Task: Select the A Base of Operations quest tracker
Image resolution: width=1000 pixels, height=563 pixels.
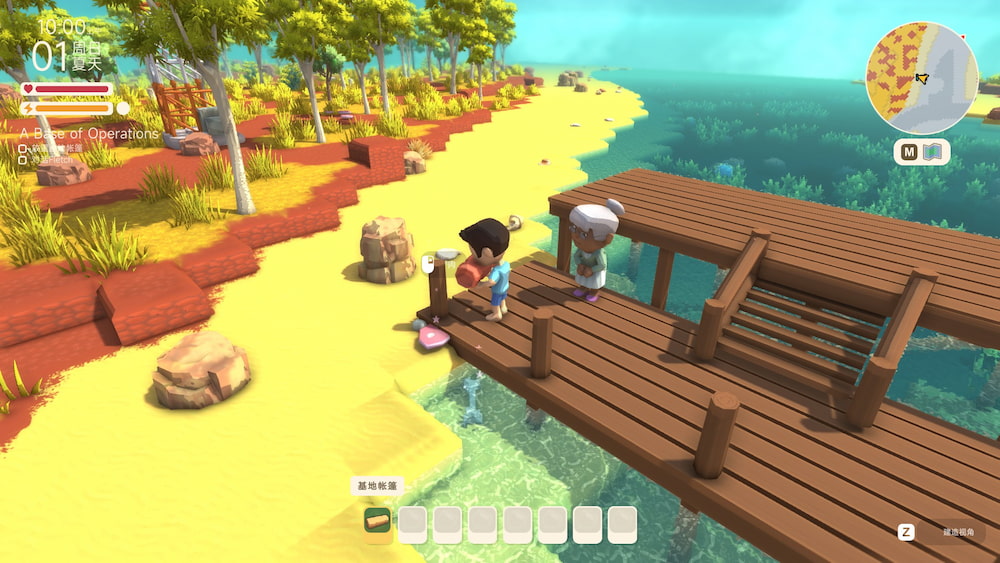Action: [90, 133]
